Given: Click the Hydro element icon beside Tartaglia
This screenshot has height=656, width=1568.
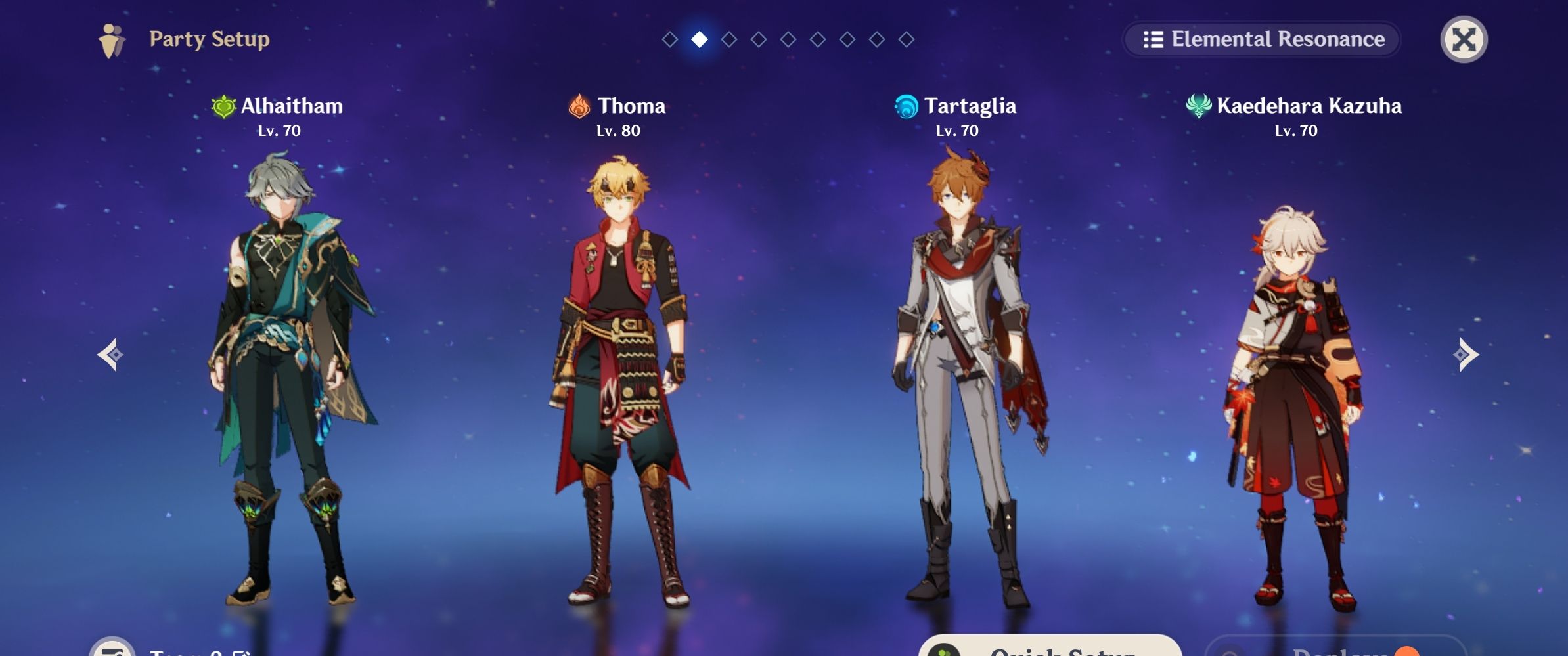Looking at the screenshot, I should 905,106.
